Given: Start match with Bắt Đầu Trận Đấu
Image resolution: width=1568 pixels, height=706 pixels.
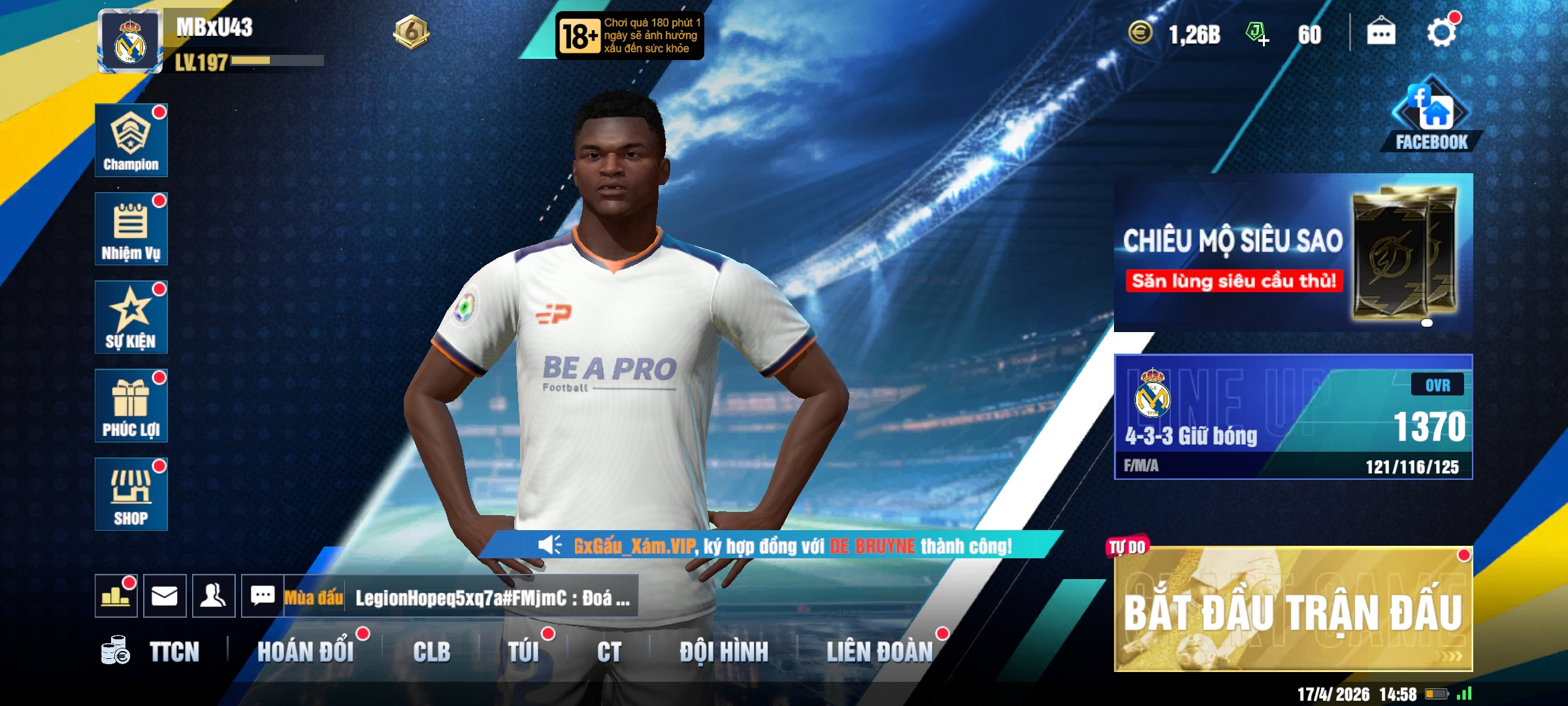Looking at the screenshot, I should (x=1293, y=610).
